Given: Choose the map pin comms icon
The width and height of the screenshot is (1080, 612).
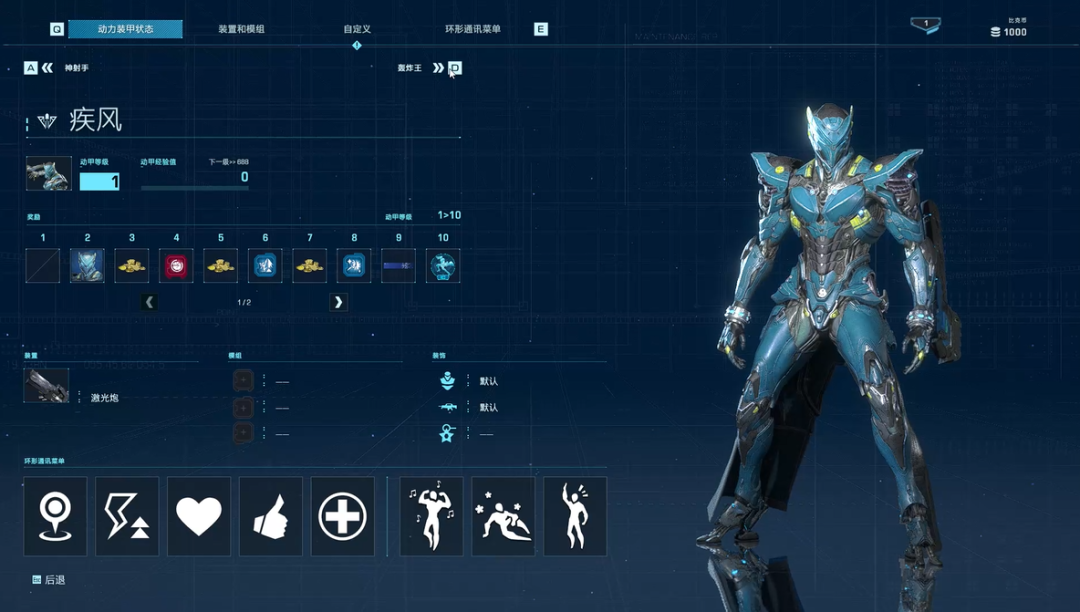Looking at the screenshot, I should click(55, 516).
